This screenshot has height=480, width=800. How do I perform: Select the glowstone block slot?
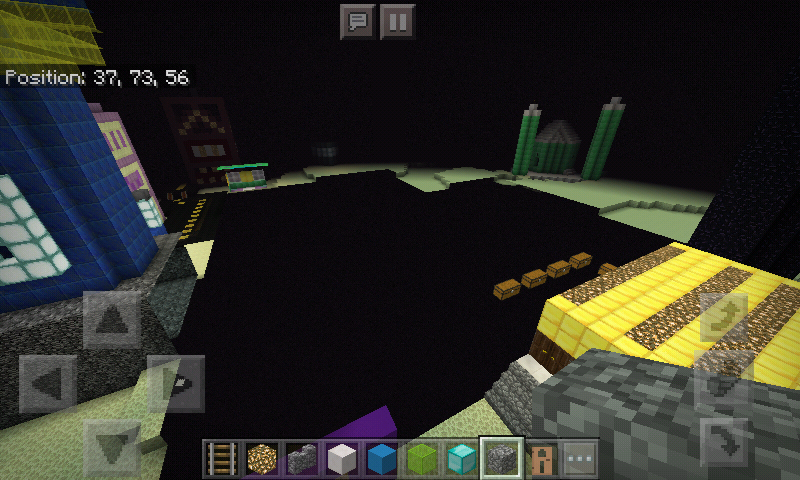click(x=263, y=459)
